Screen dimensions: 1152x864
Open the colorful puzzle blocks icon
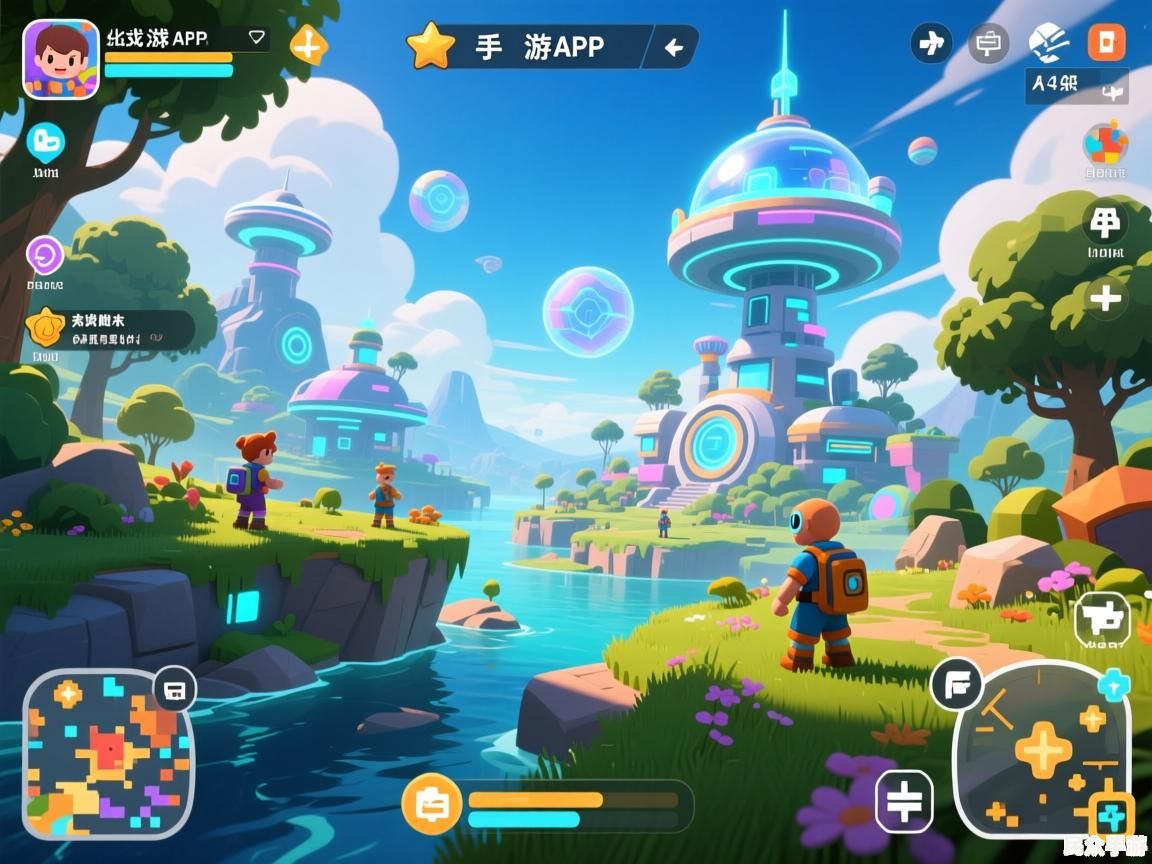point(1105,144)
